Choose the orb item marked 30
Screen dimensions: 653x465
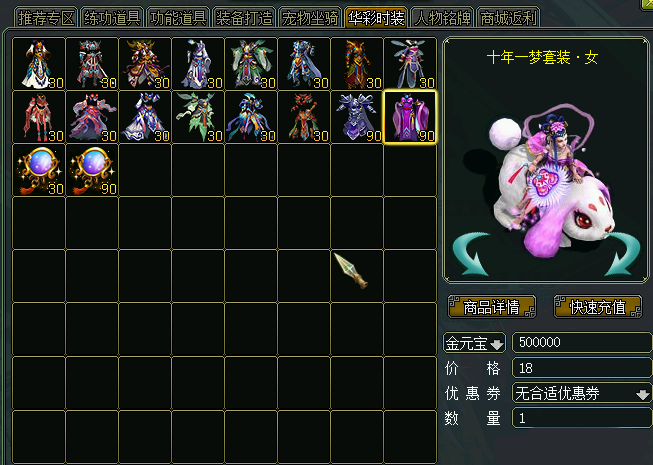click(x=39, y=171)
